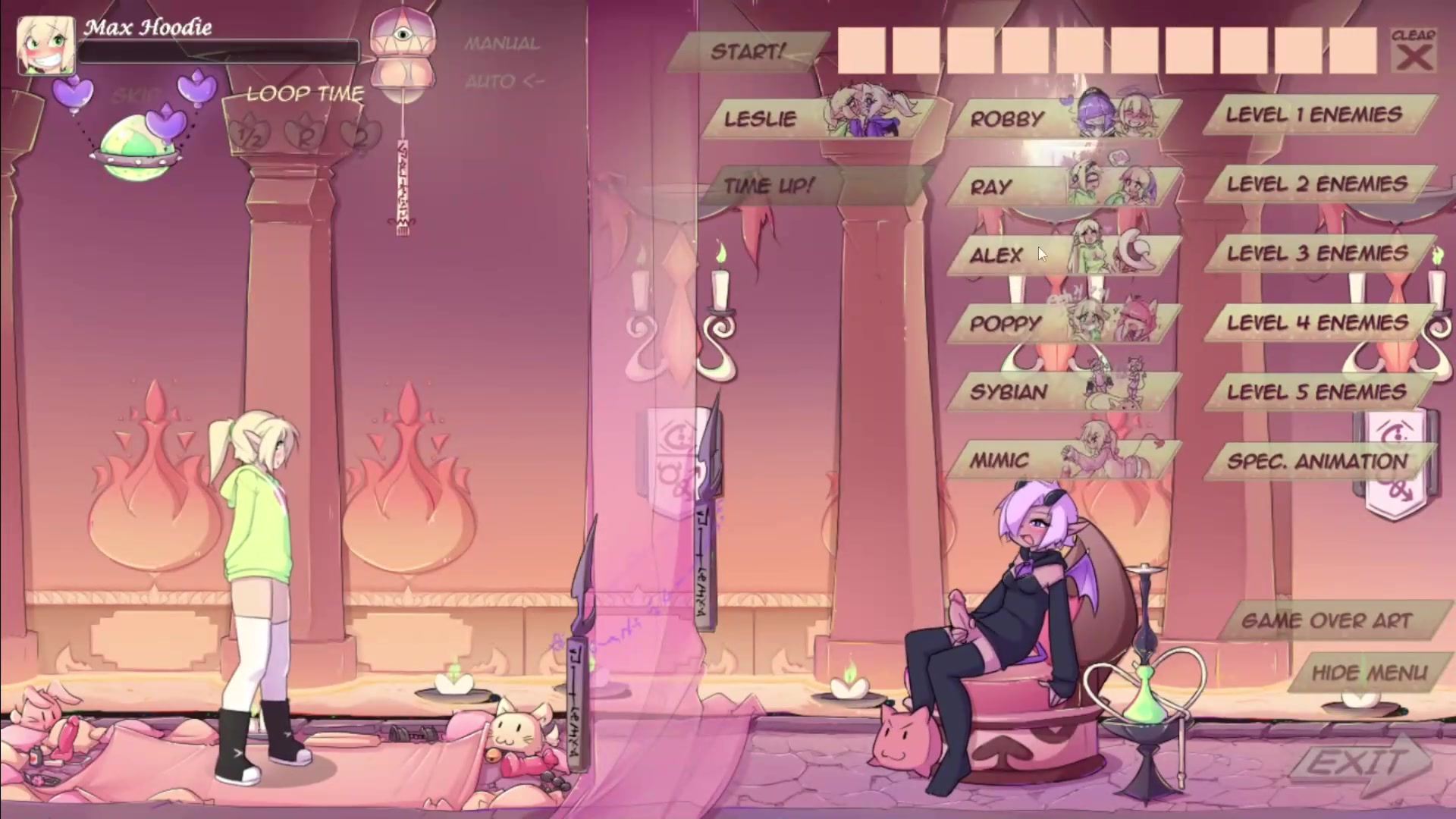Switch playback mode to Manual
This screenshot has width=1456, height=819.
[x=502, y=44]
